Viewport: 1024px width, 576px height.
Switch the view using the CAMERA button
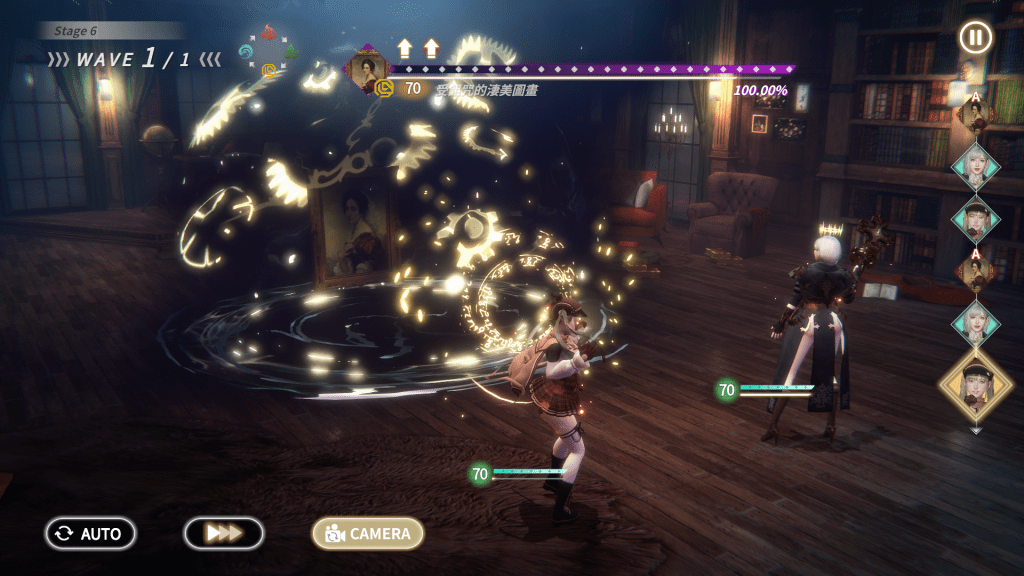[x=368, y=533]
